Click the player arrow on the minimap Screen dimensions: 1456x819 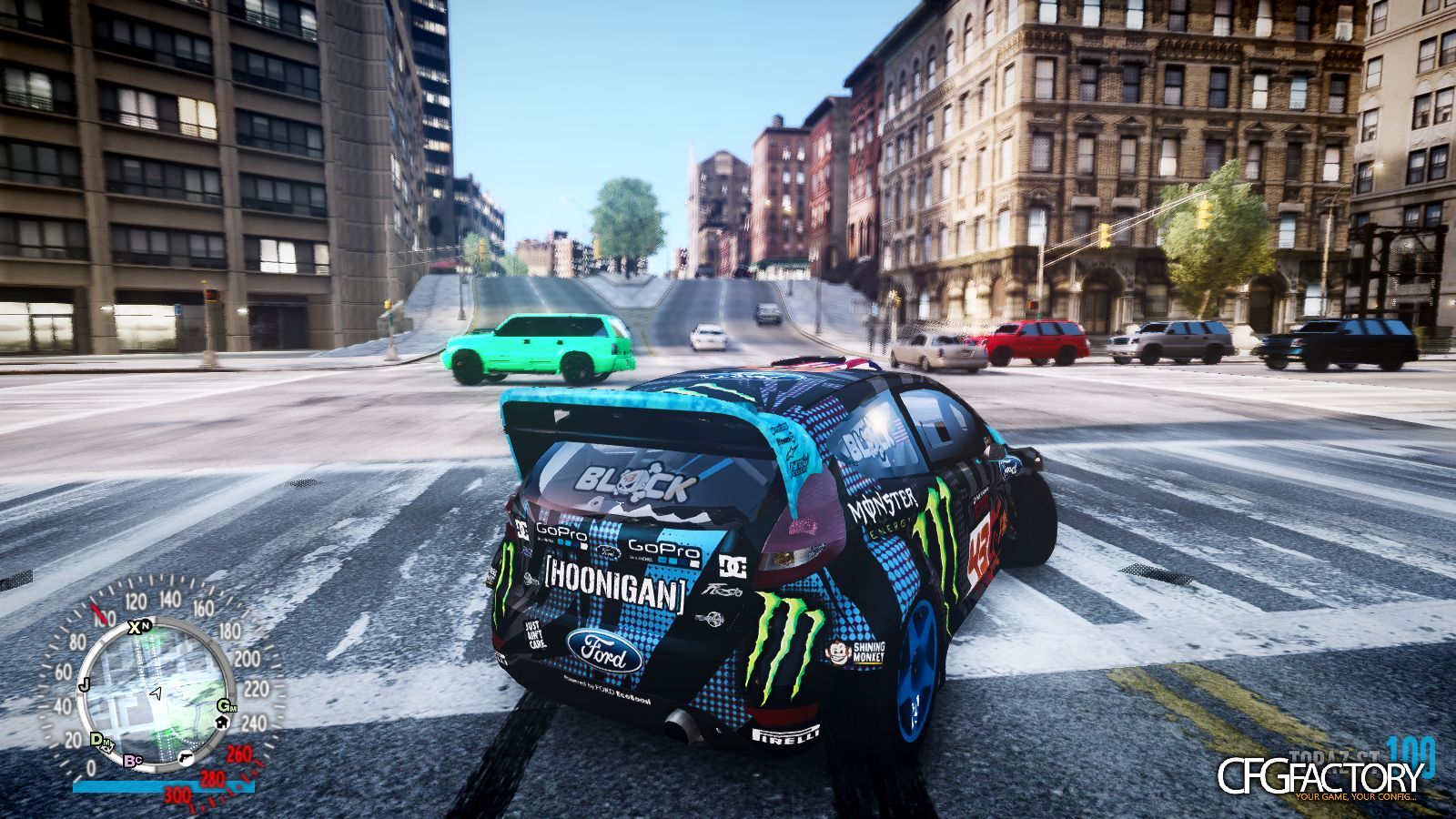pyautogui.click(x=157, y=693)
